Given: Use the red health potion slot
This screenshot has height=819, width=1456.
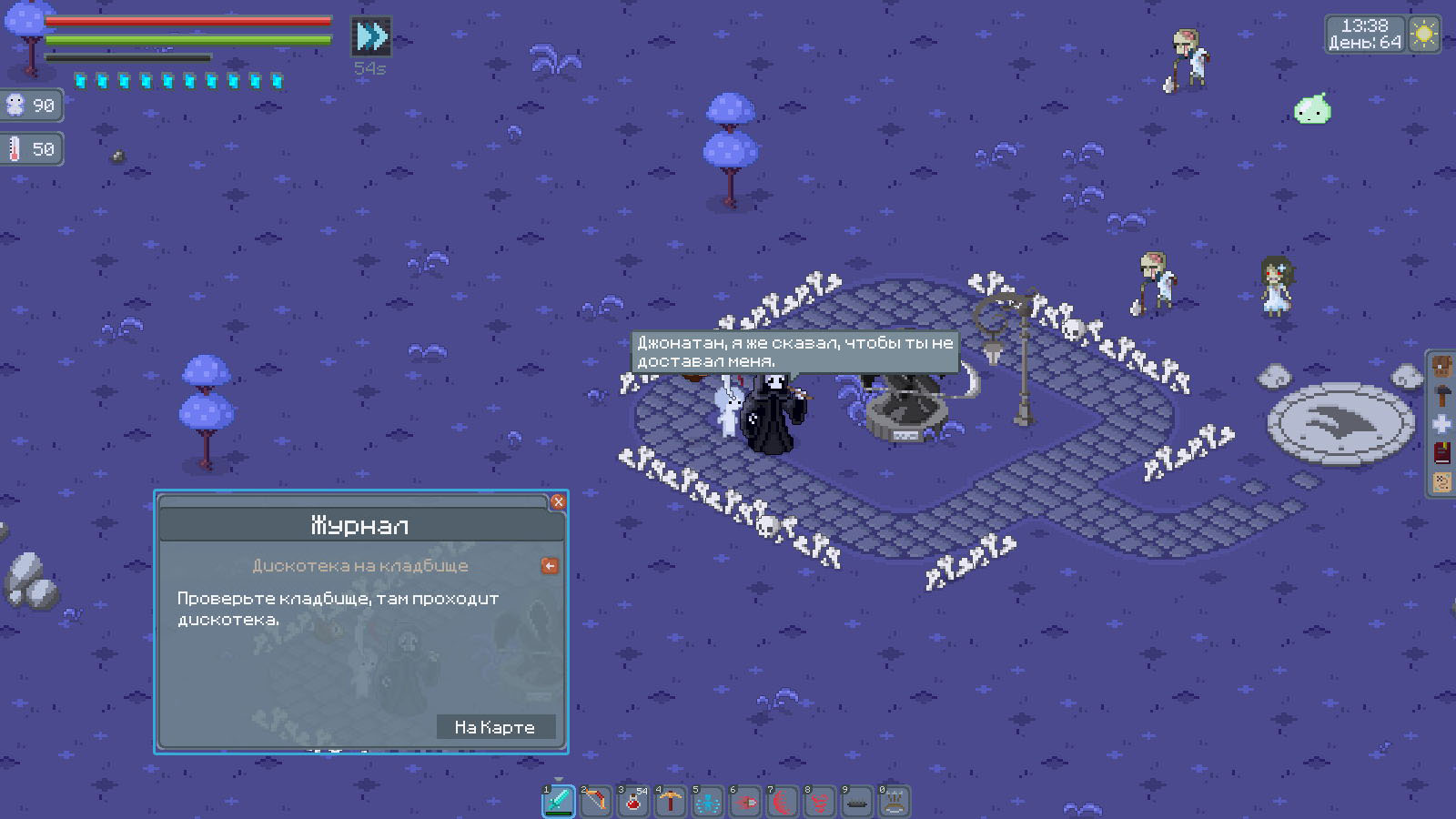Looking at the screenshot, I should tap(633, 801).
